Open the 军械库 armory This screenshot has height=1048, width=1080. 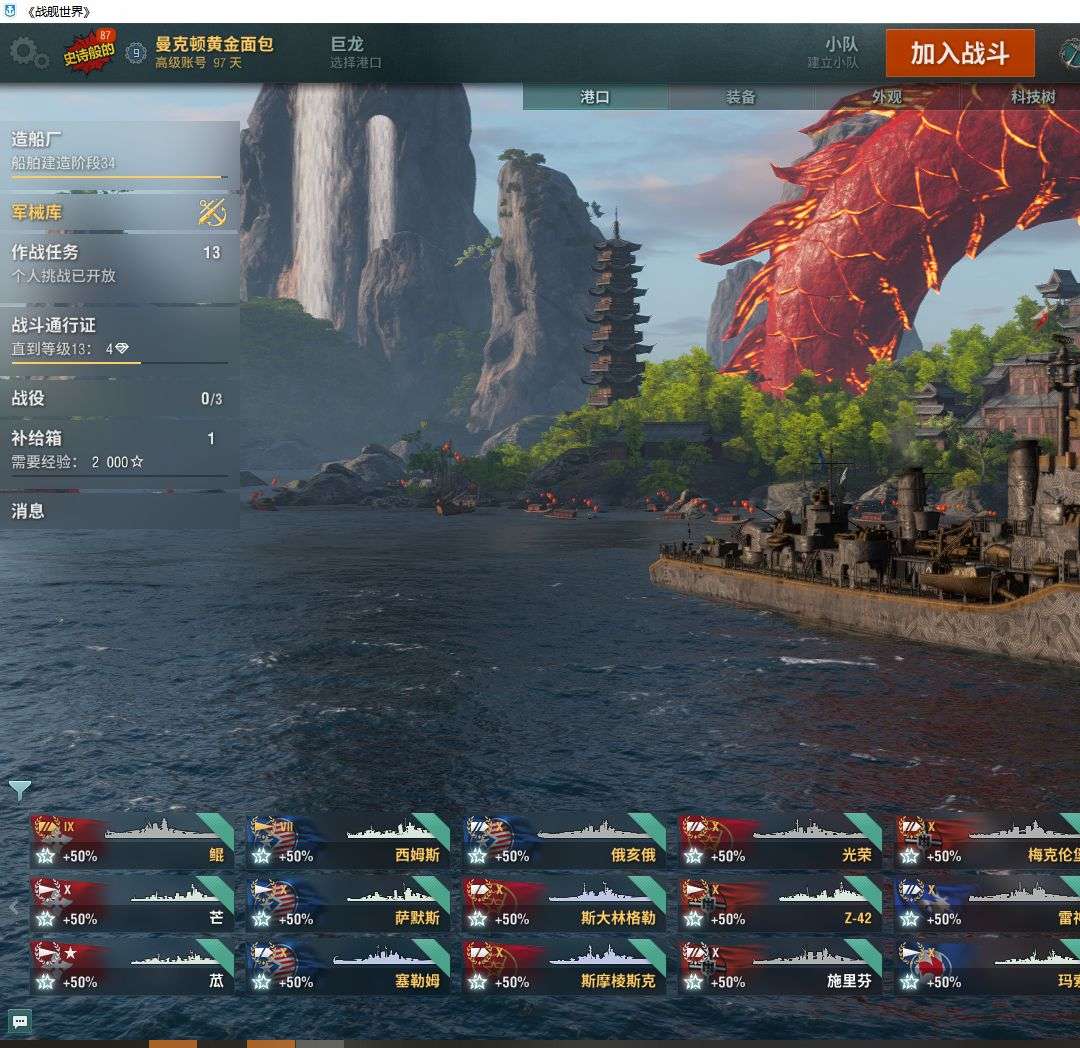(119, 212)
